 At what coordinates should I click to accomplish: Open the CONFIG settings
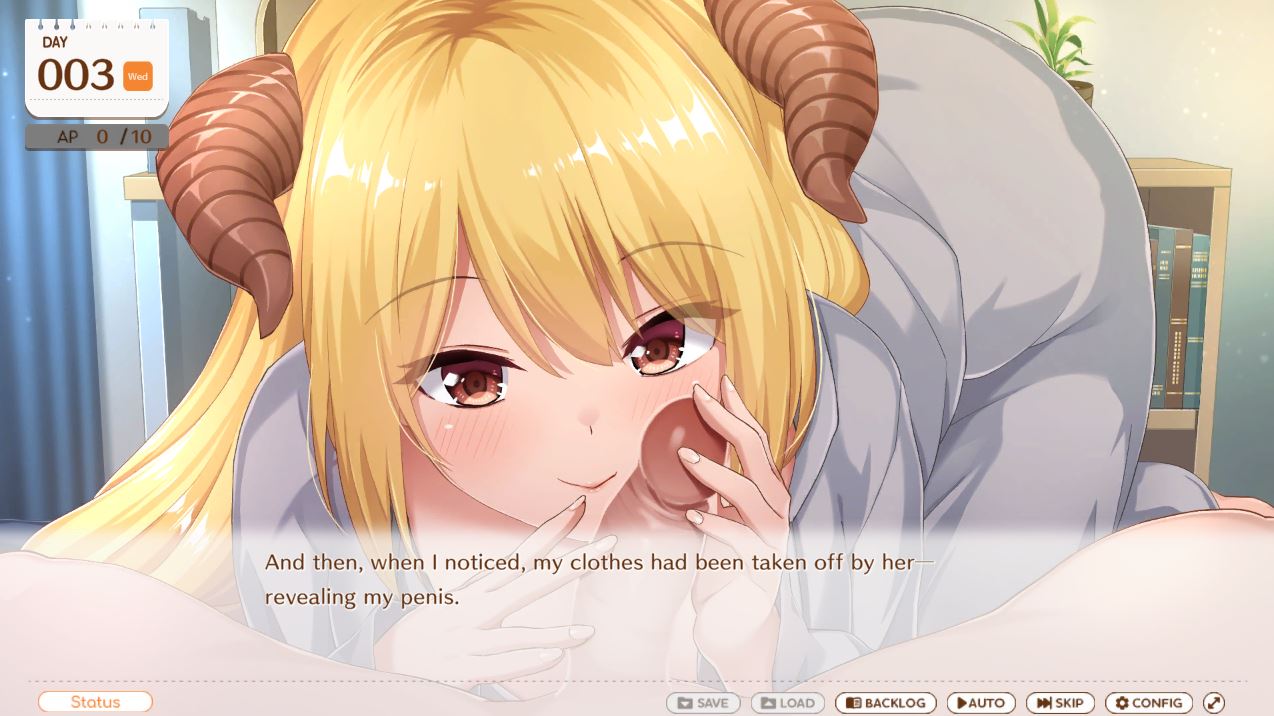pyautogui.click(x=1148, y=703)
